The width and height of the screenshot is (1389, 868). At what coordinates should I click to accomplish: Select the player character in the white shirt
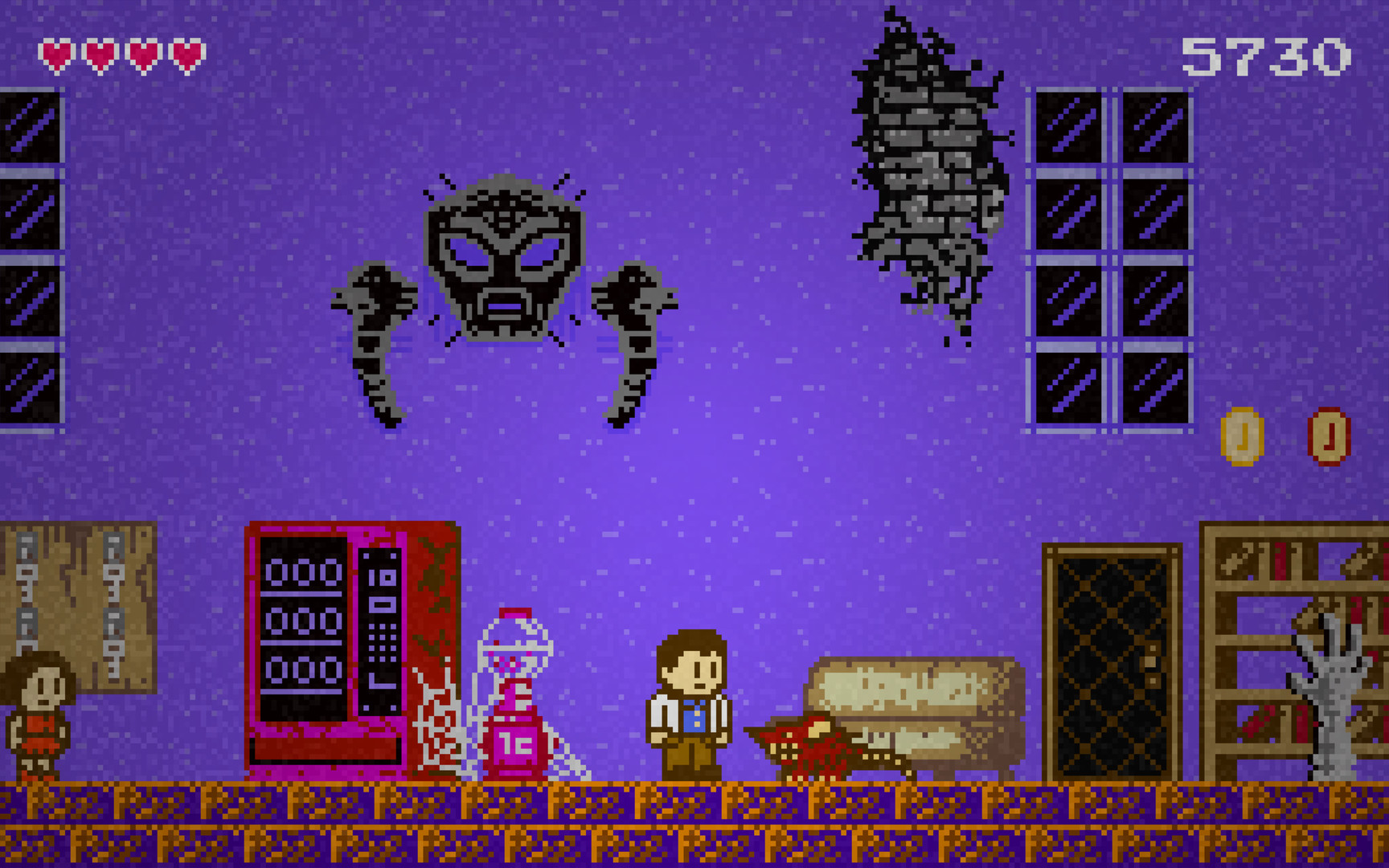(x=687, y=707)
